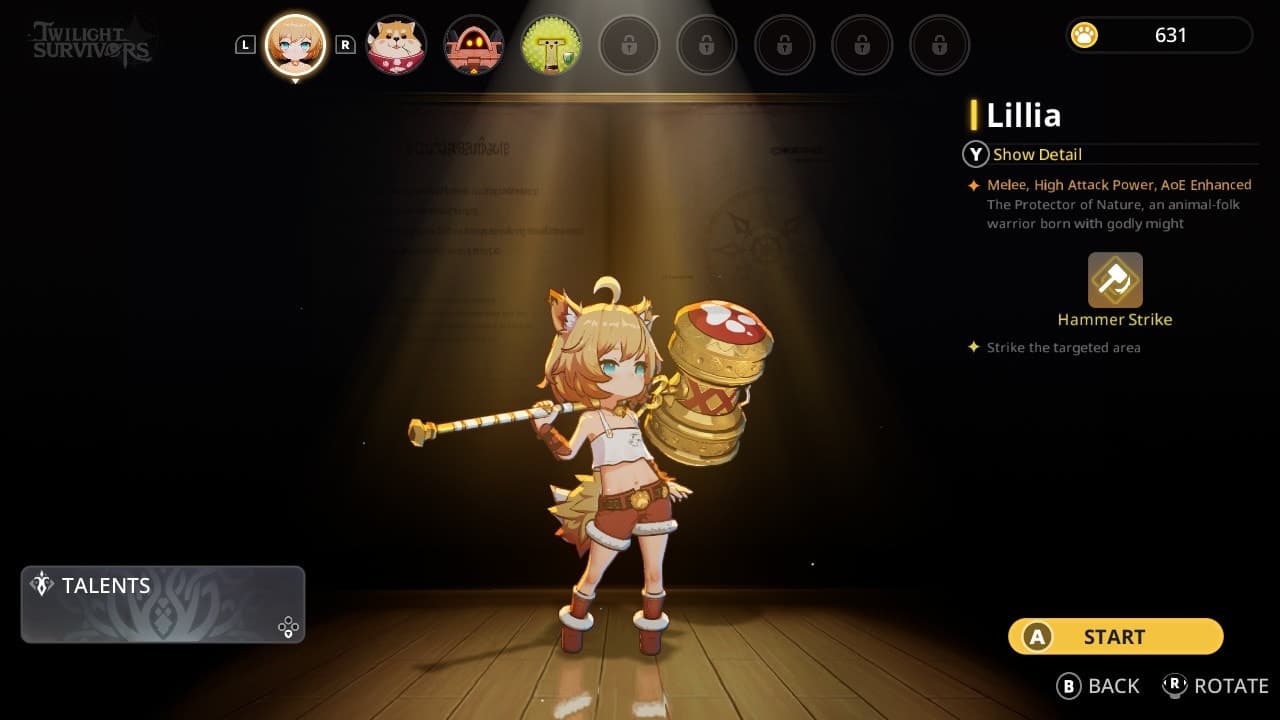Select the shiba dog character portrait
The width and height of the screenshot is (1280, 720).
click(x=395, y=45)
